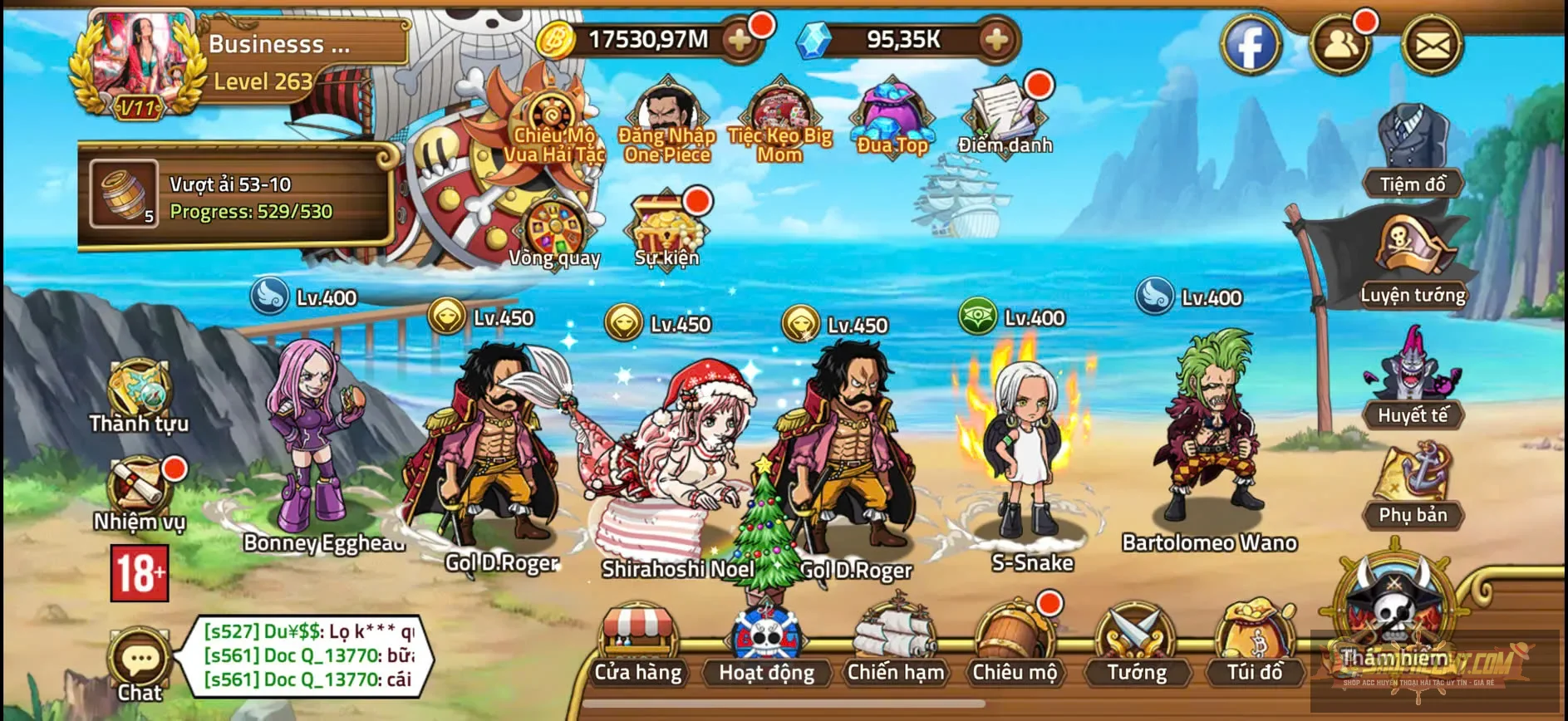Click the Vượt ải 53-10 progress panel

pyautogui.click(x=237, y=196)
